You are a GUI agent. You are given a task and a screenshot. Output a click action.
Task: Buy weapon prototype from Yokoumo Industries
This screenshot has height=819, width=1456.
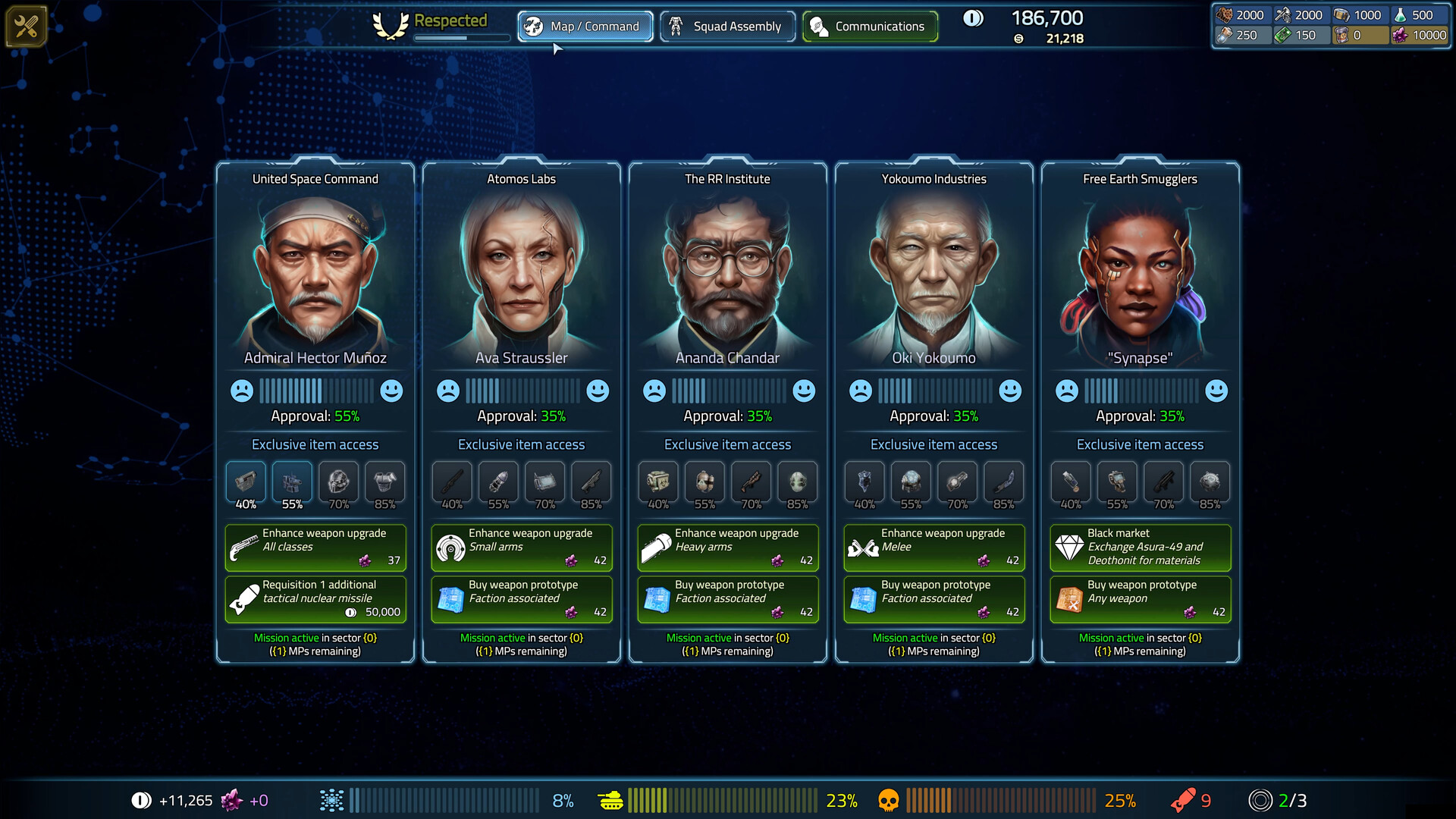click(x=934, y=599)
